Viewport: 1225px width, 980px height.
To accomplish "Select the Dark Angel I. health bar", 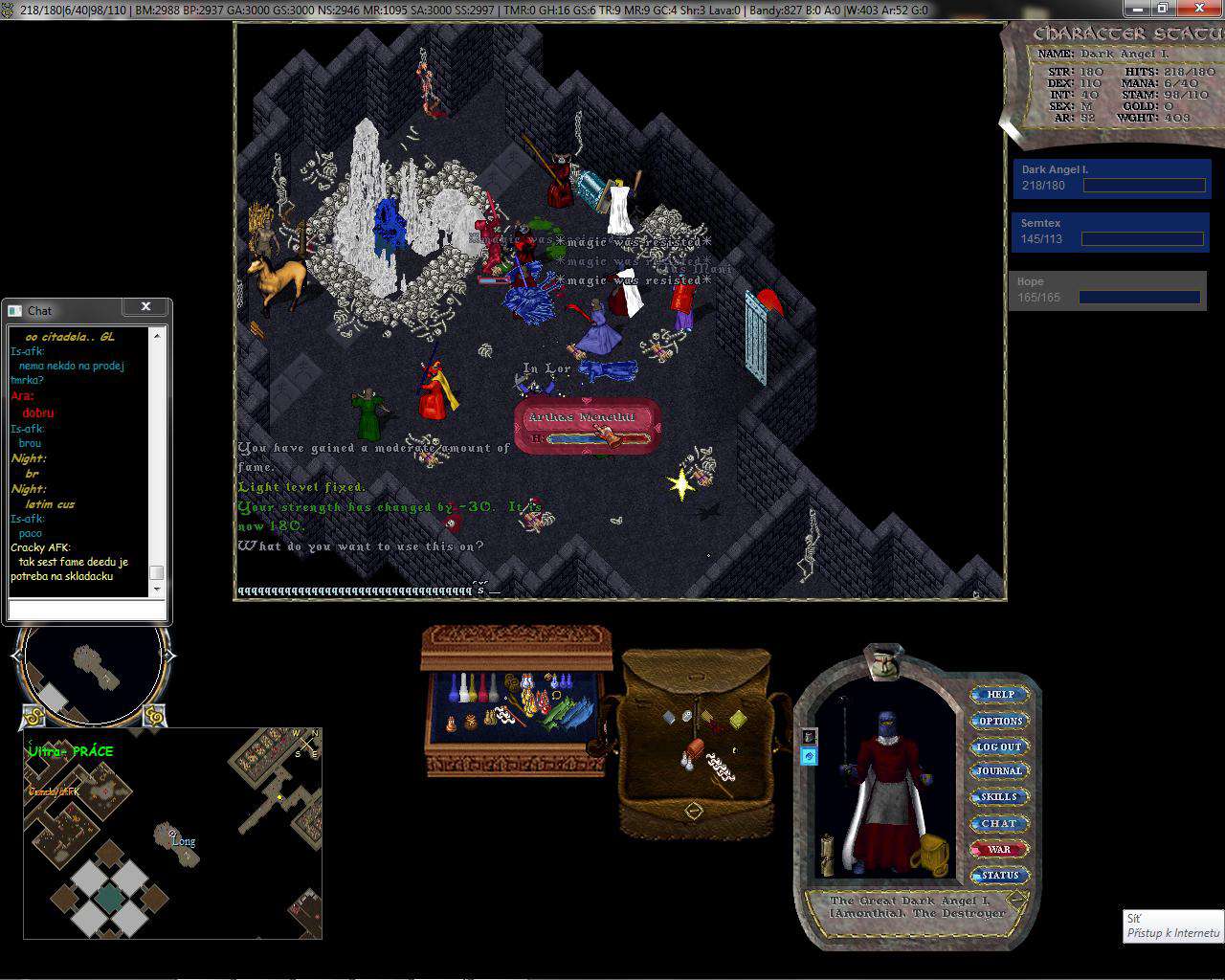I will (x=1112, y=179).
